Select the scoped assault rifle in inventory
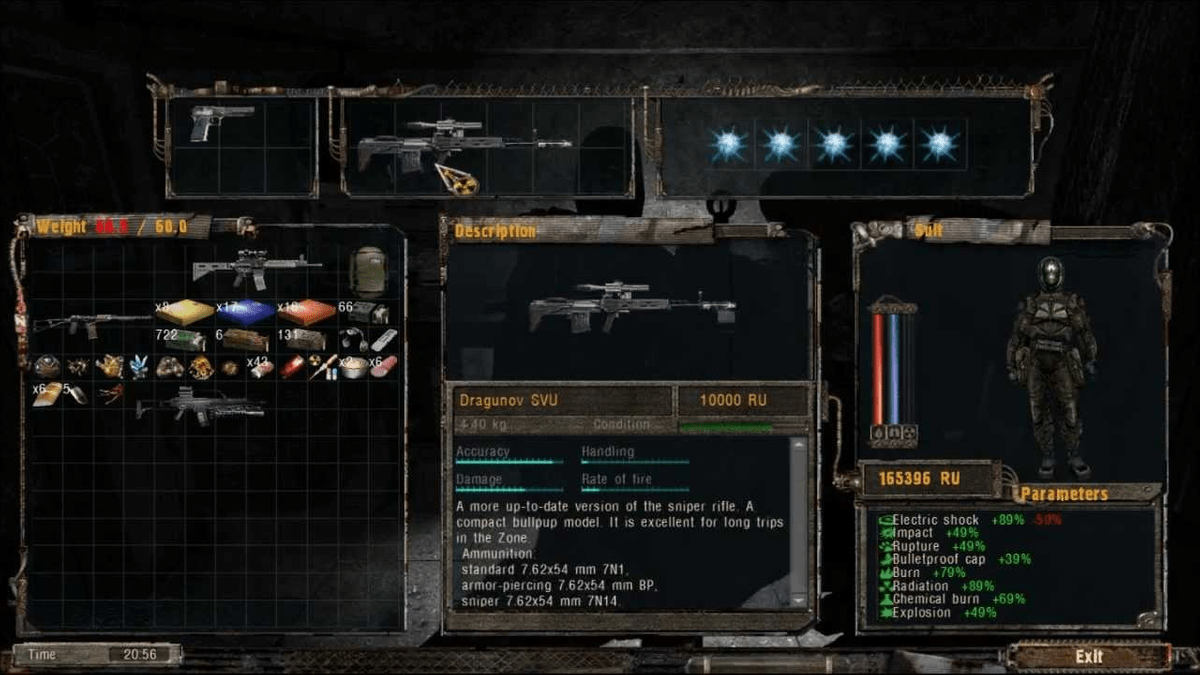1200x675 pixels. 256,267
